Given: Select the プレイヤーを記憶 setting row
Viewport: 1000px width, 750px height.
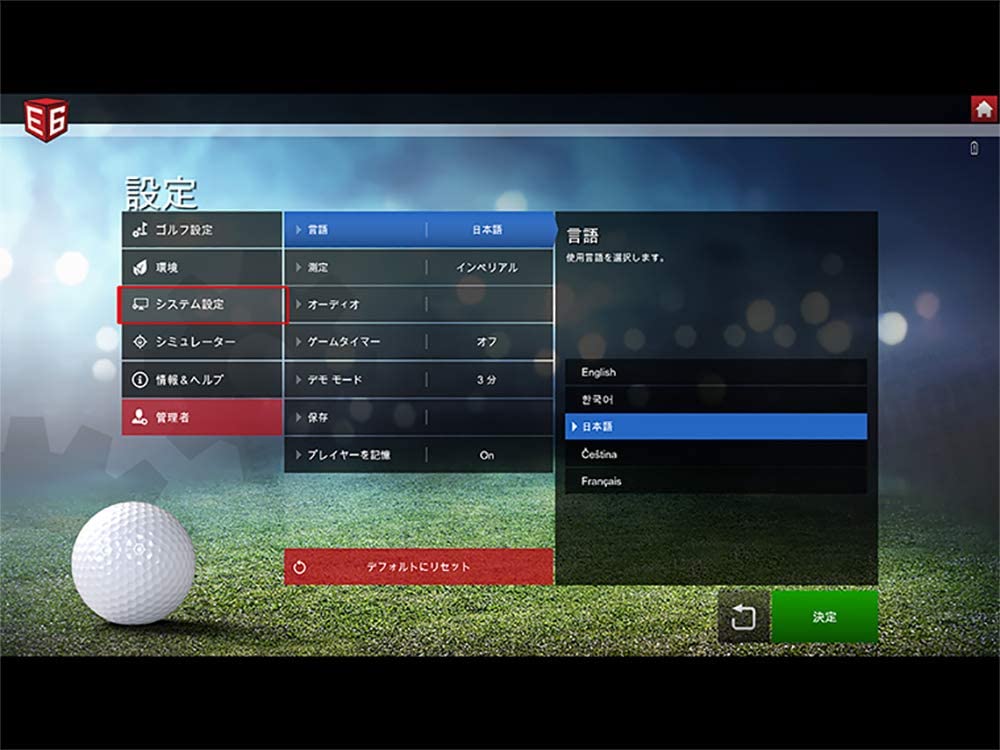Looking at the screenshot, I should click(x=418, y=455).
